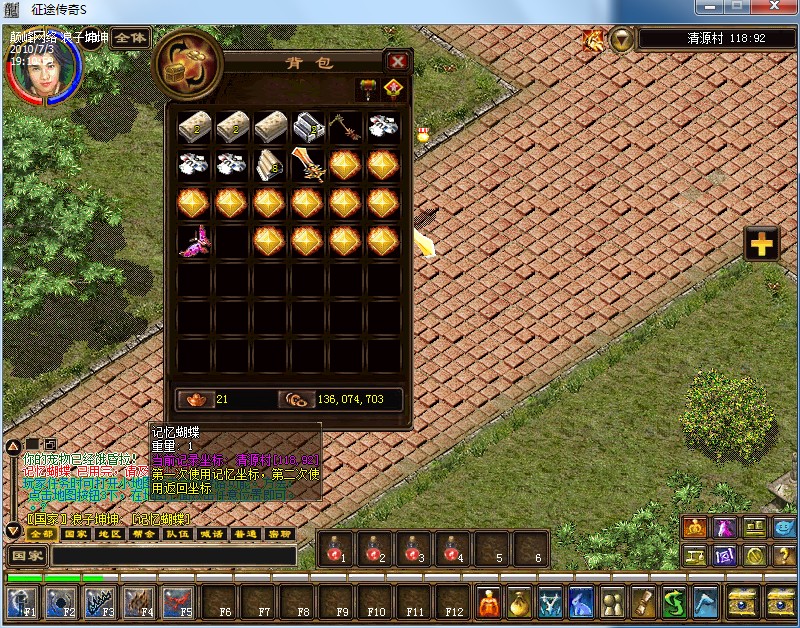The image size is (800, 628).
Task: Click the hammer icon in the bag header
Action: (367, 89)
